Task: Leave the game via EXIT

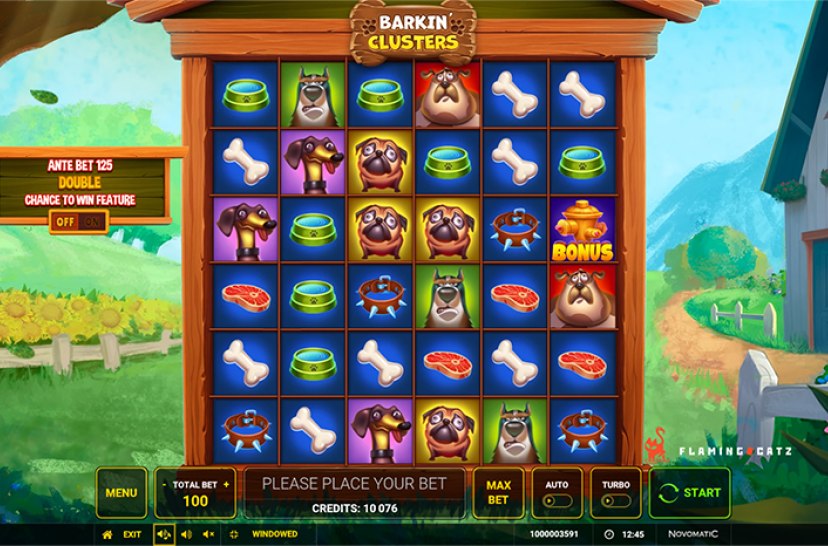Action: tap(132, 535)
